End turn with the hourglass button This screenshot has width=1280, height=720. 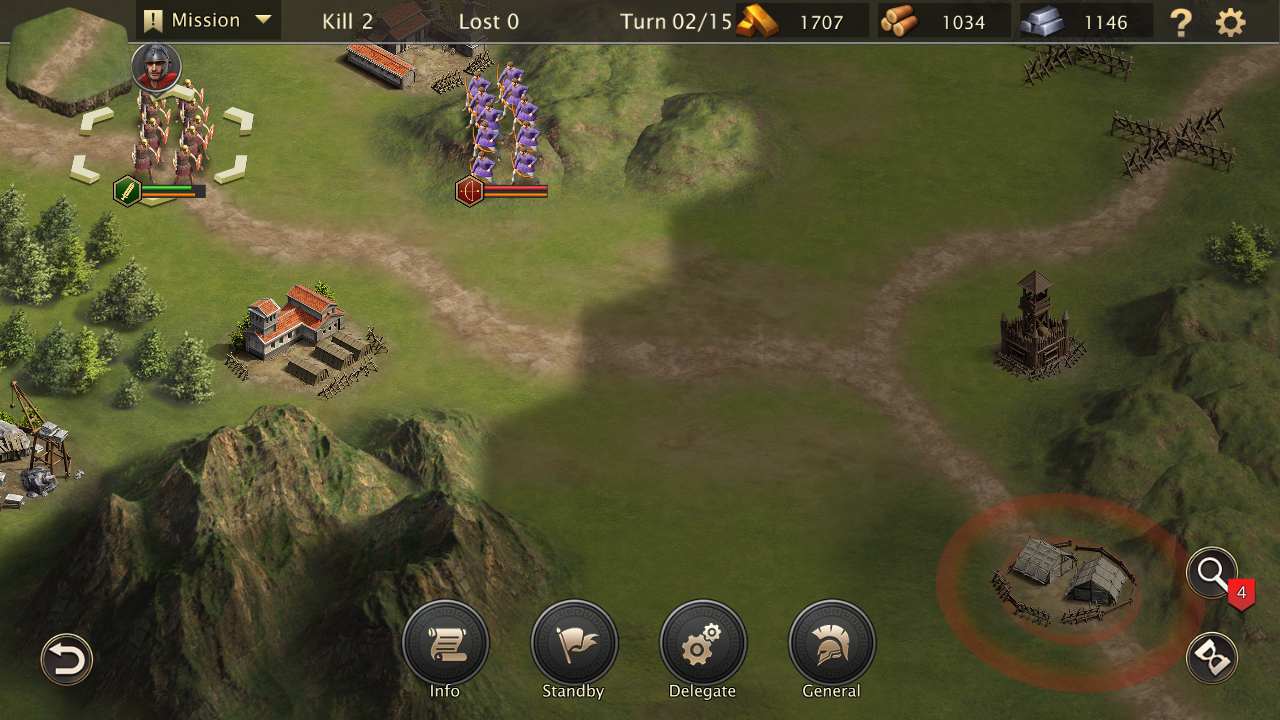pyautogui.click(x=1212, y=659)
